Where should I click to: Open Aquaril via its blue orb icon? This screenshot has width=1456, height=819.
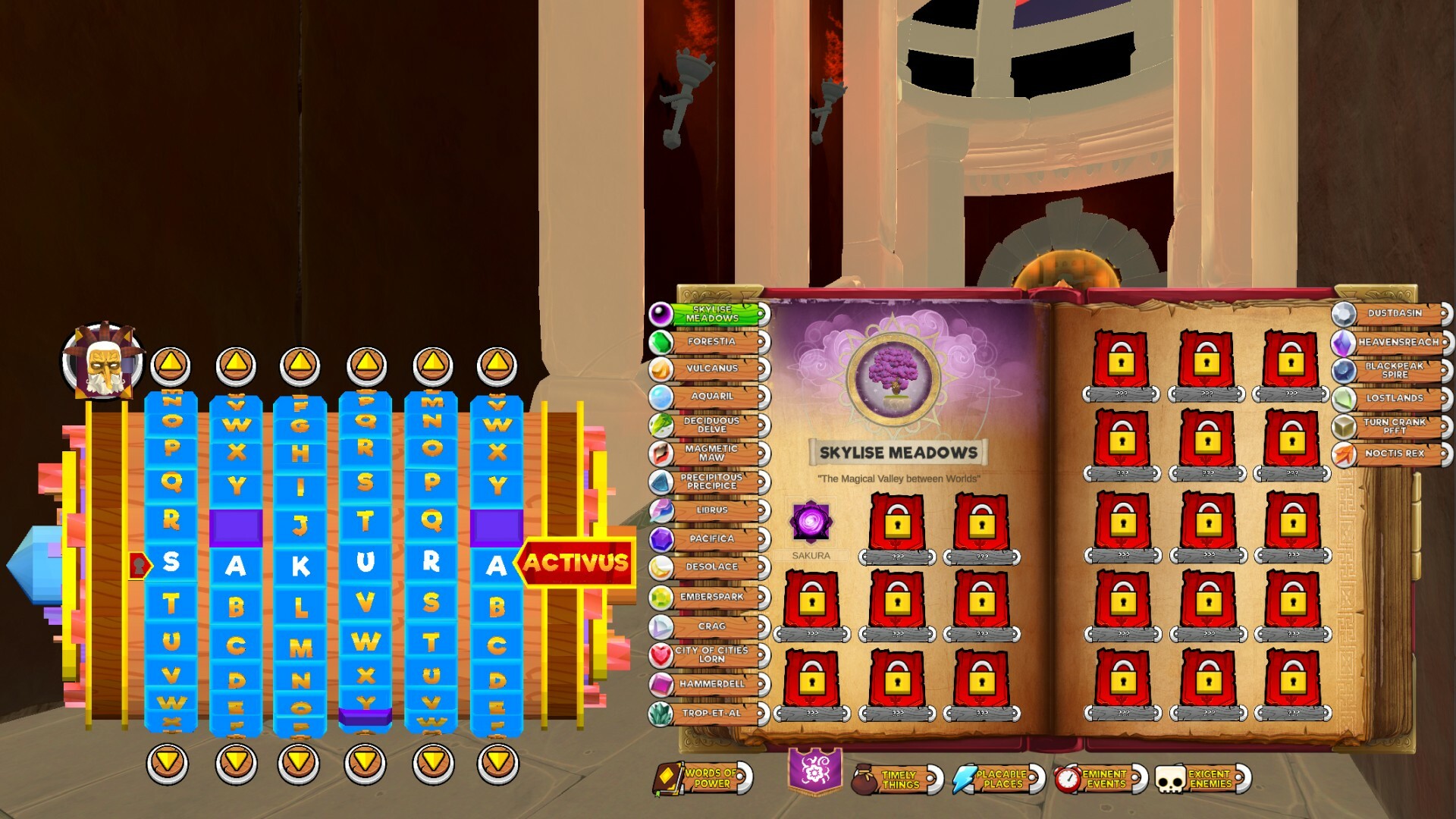[x=662, y=395]
